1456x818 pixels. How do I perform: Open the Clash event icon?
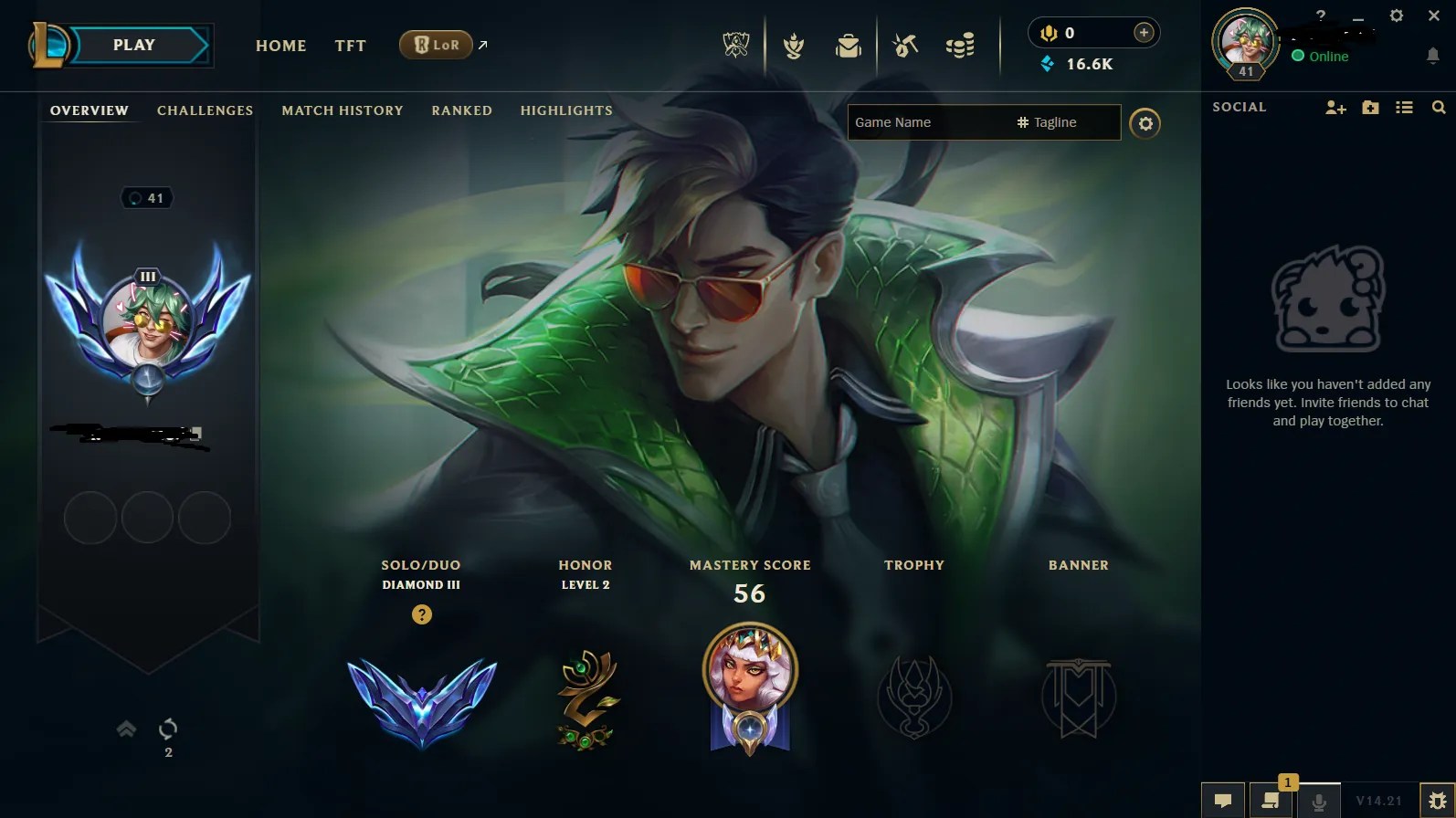coord(794,45)
